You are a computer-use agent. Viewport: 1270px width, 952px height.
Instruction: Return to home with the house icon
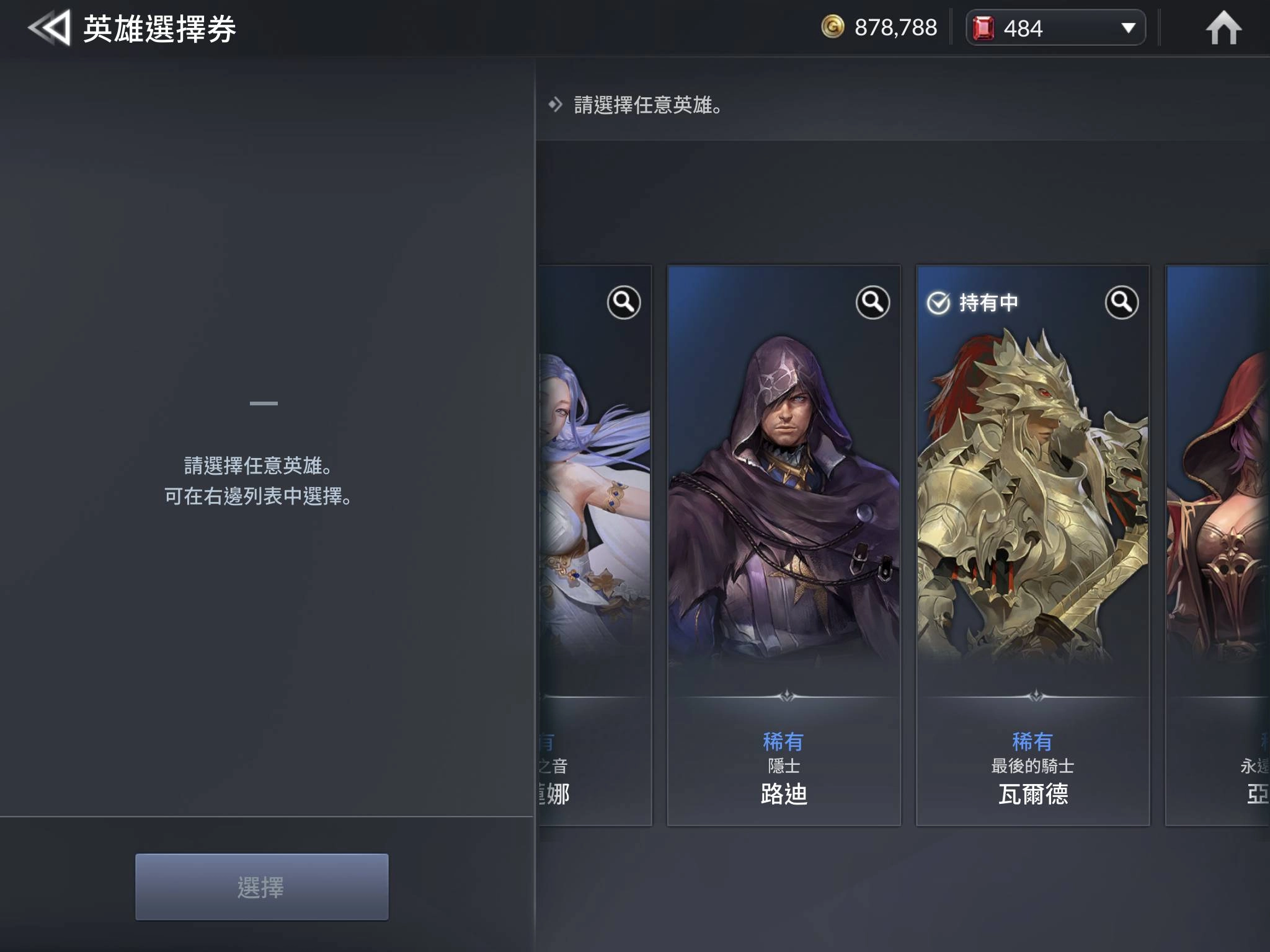(1223, 29)
